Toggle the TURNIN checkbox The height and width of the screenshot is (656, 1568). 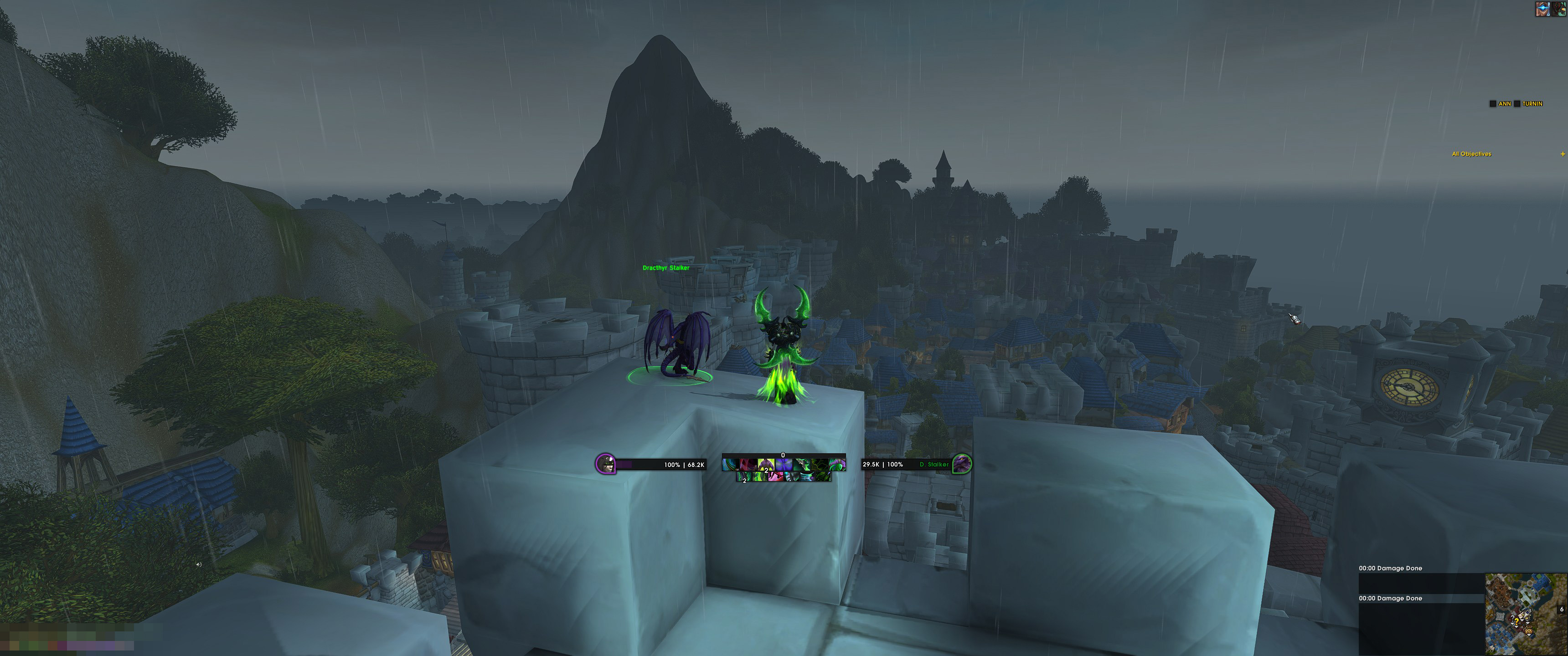click(x=1517, y=104)
